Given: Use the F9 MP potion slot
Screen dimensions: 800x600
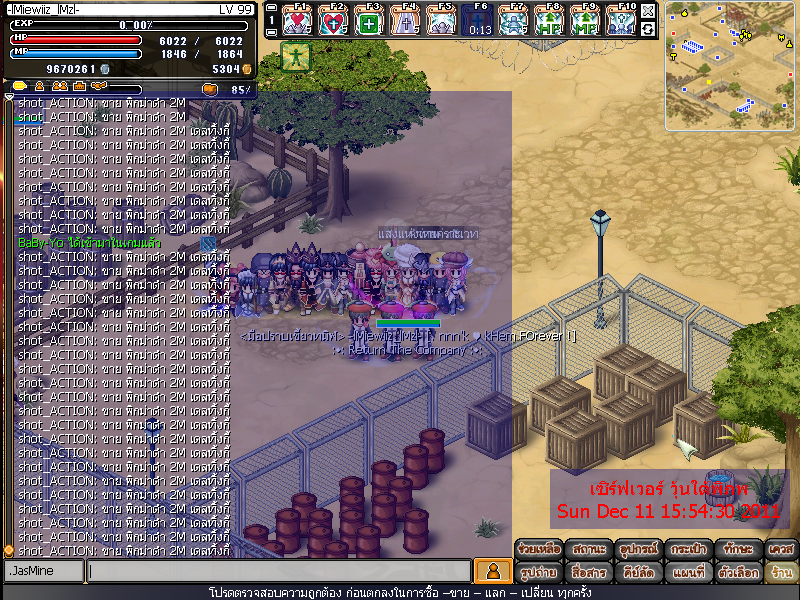Looking at the screenshot, I should coord(584,21).
